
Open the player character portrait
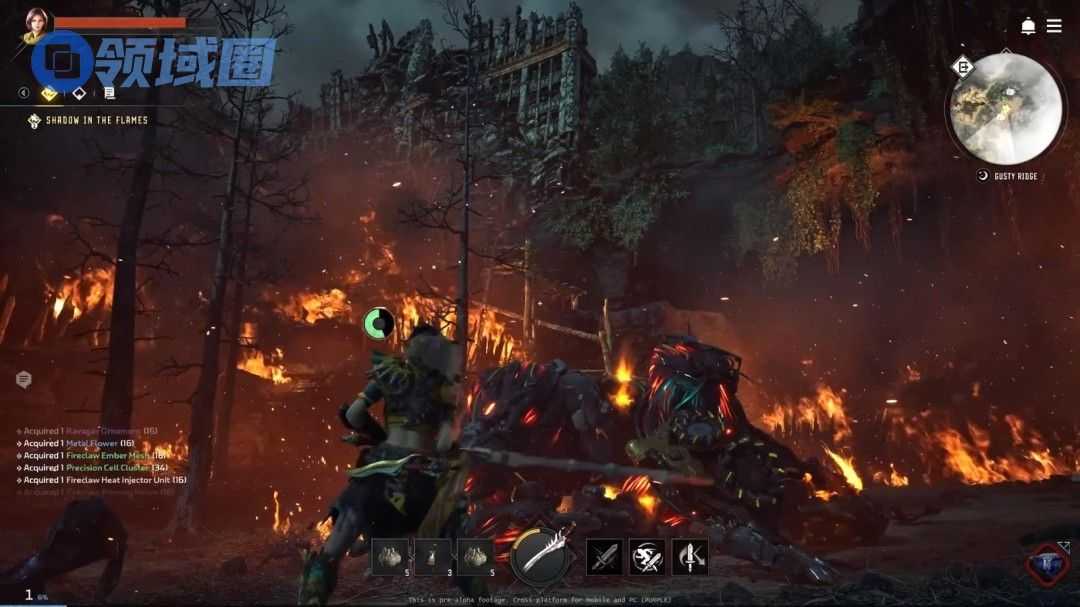(36, 23)
